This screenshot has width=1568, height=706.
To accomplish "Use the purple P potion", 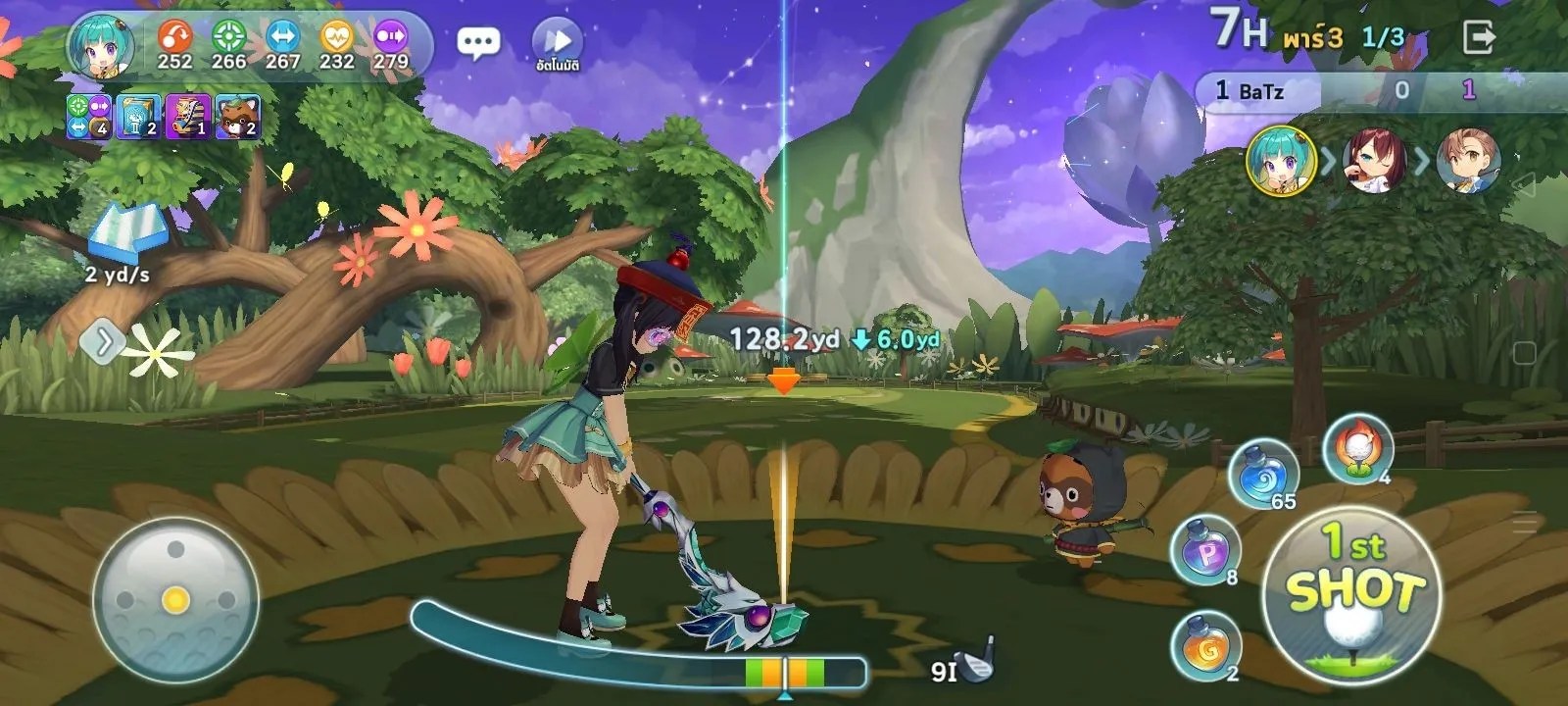I will [1204, 551].
